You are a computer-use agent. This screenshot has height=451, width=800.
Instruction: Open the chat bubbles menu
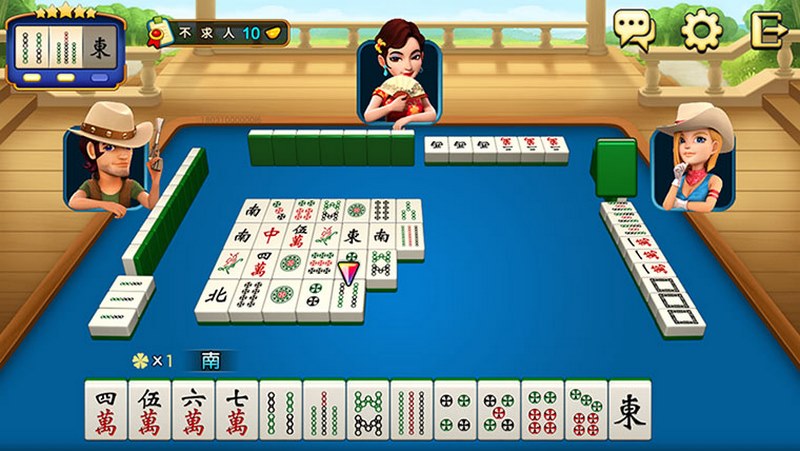pyautogui.click(x=634, y=30)
